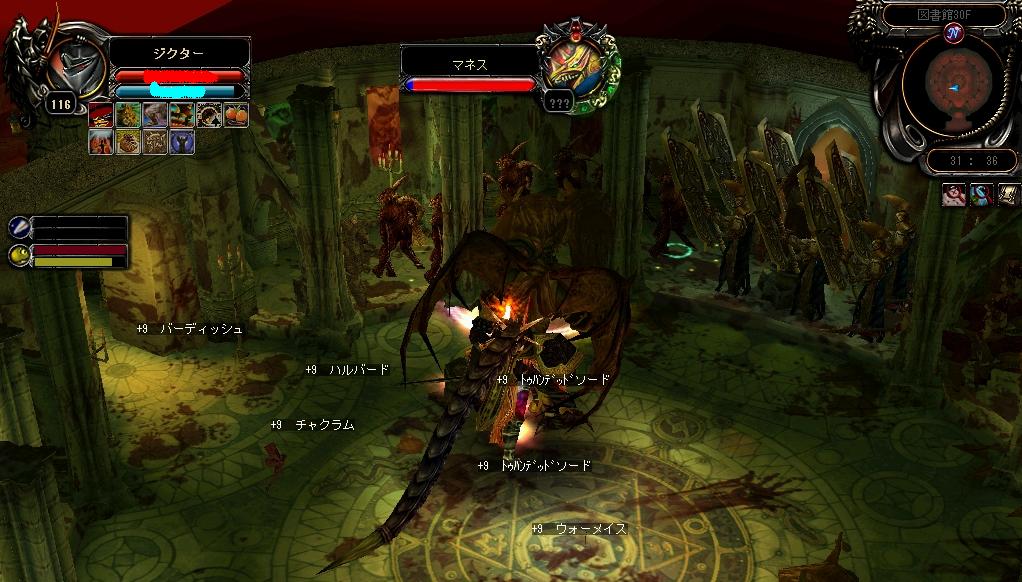Click the pie plate food buff icon
Image resolution: width=1022 pixels, height=582 pixels.
click(128, 142)
